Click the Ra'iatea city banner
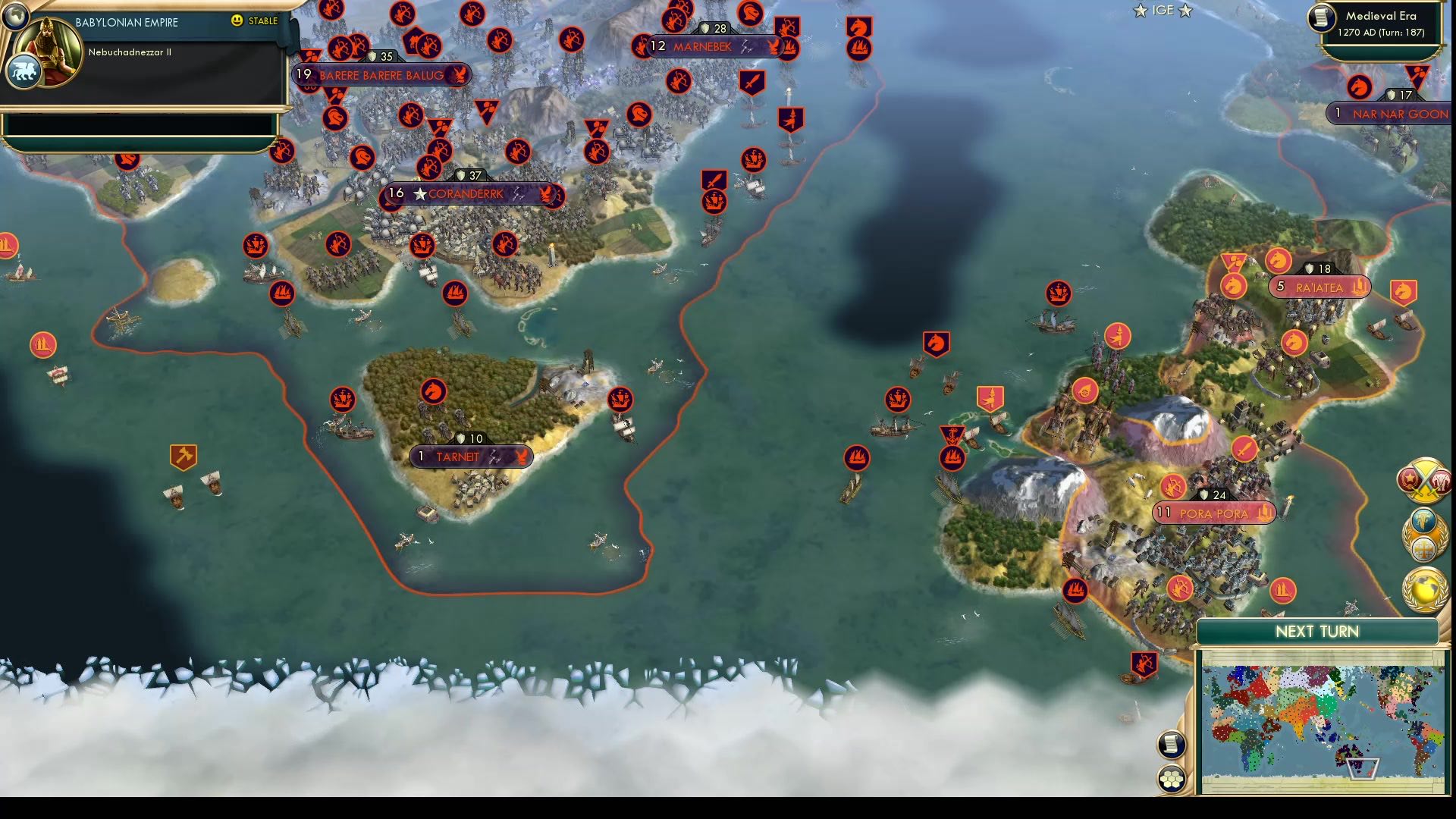Screen dimensions: 1456x819 (1318, 287)
